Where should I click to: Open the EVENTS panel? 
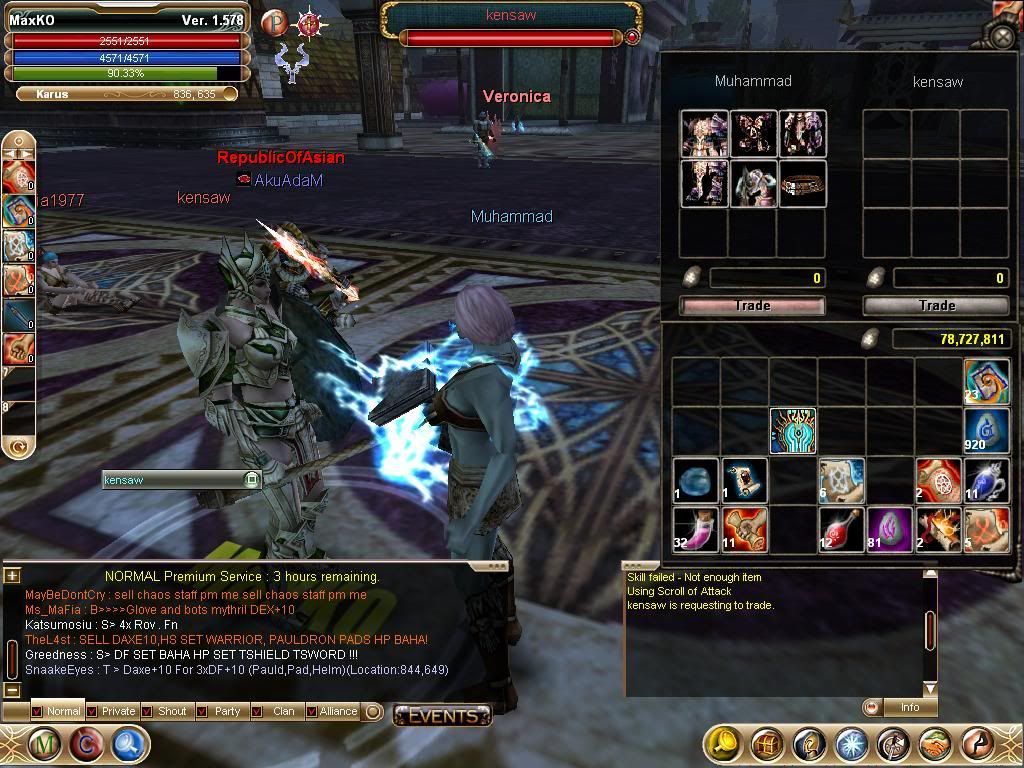[442, 715]
